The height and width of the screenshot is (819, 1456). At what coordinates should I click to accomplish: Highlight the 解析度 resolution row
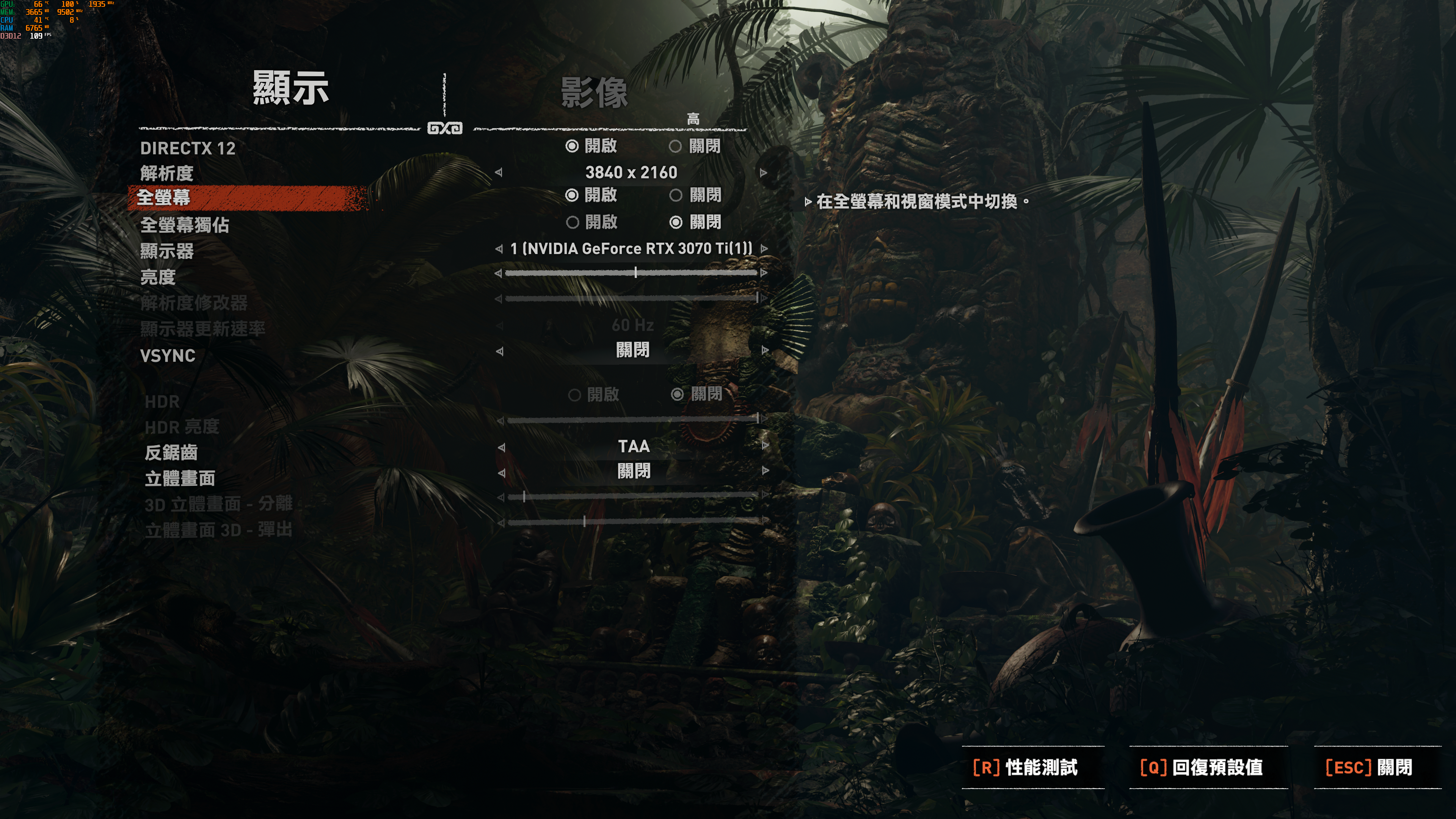click(167, 173)
